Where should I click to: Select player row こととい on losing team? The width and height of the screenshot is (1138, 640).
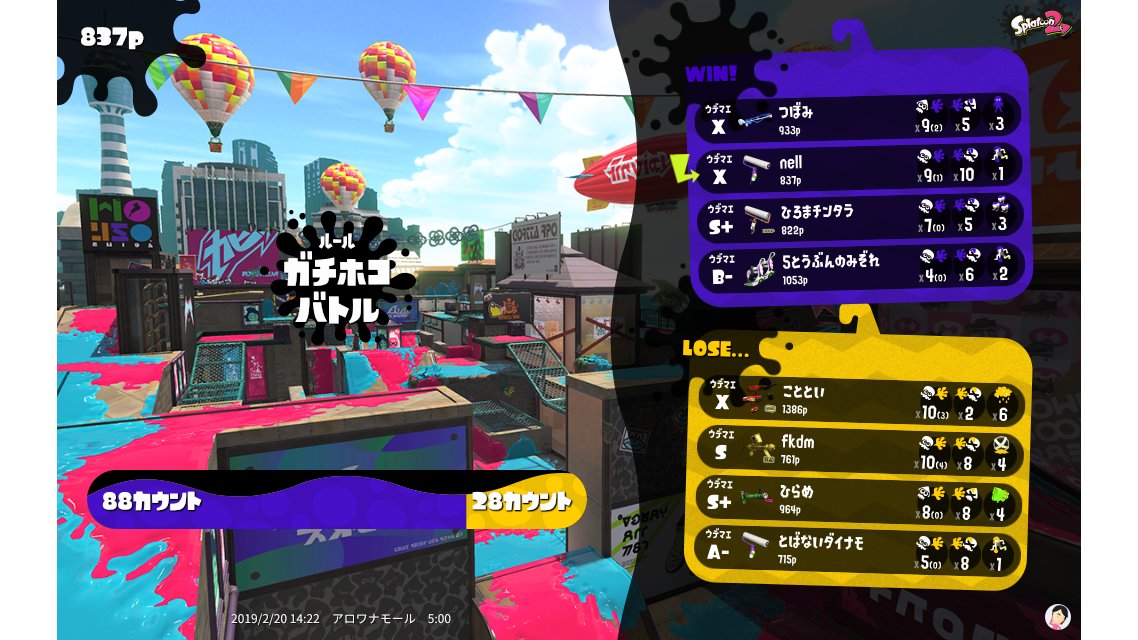click(860, 400)
